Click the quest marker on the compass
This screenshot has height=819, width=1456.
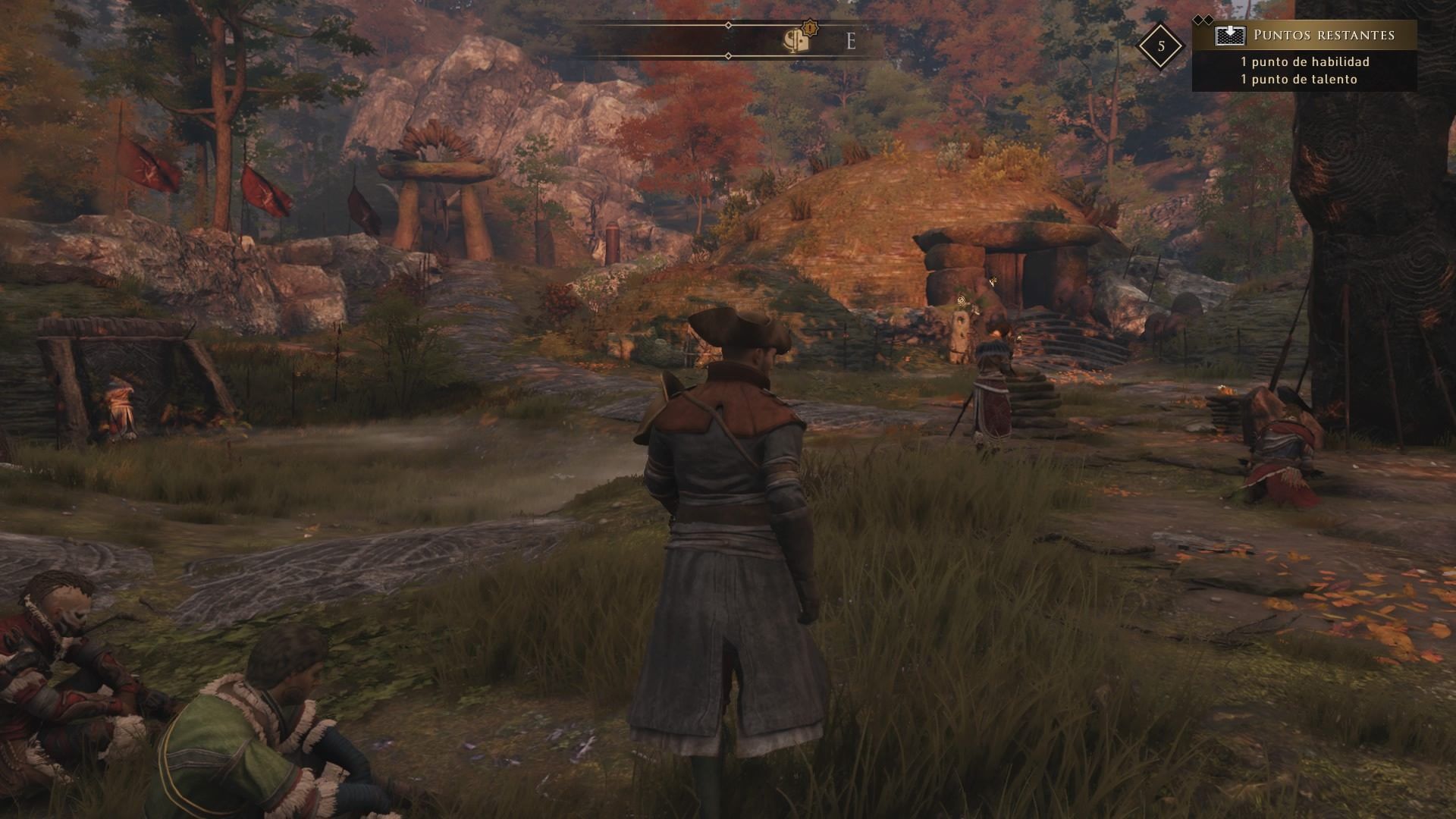798,39
